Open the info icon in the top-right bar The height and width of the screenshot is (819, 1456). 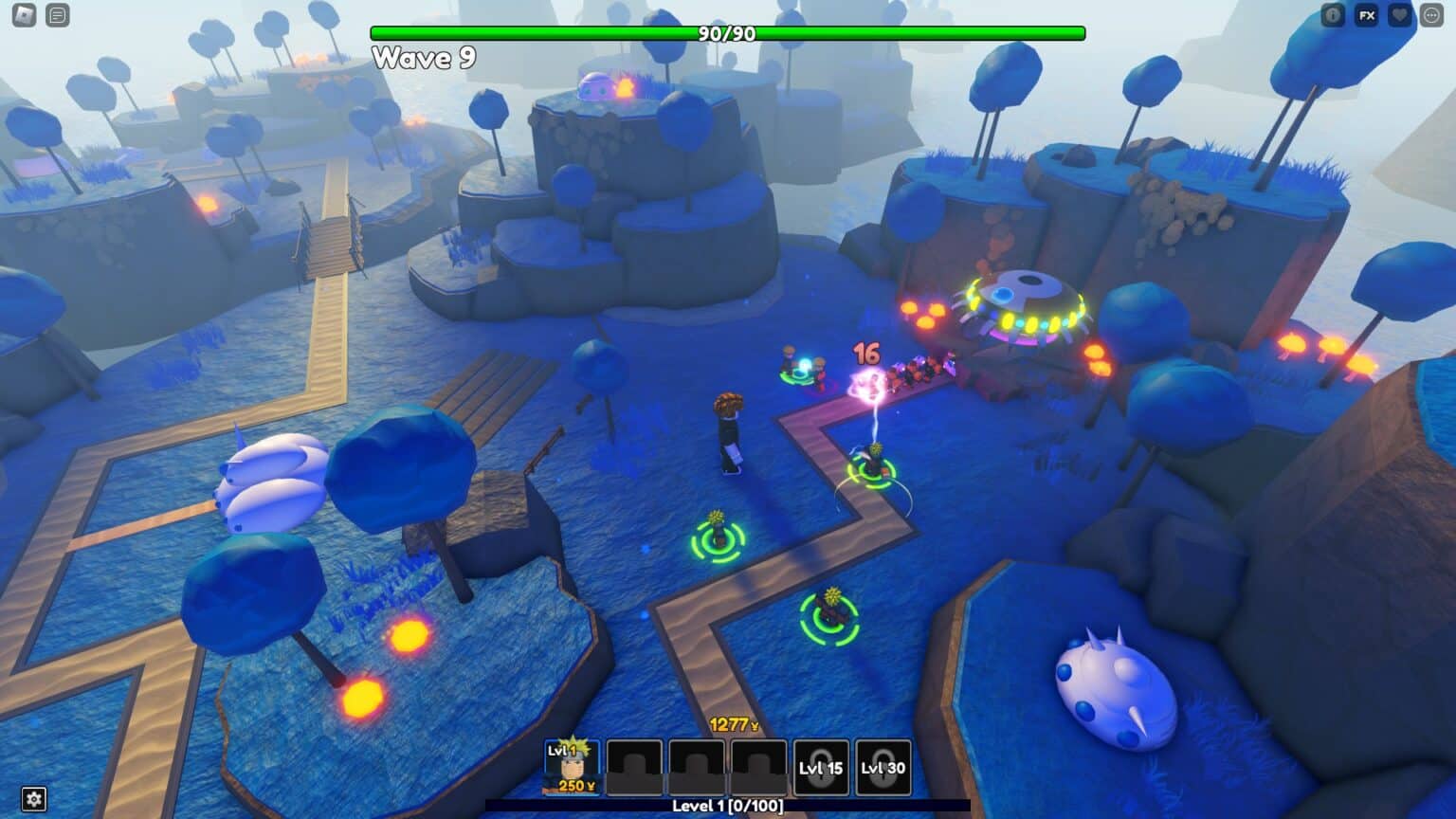point(1333,15)
